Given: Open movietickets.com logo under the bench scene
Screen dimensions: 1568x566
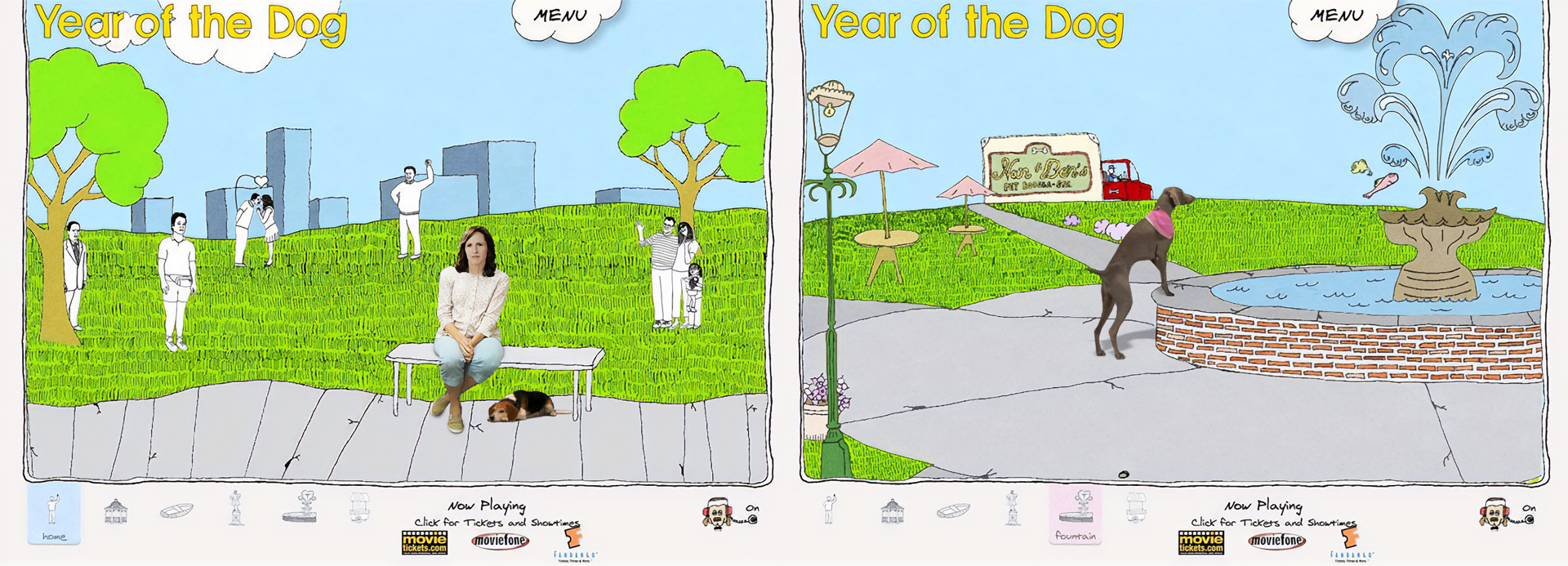Looking at the screenshot, I should coord(425,542).
